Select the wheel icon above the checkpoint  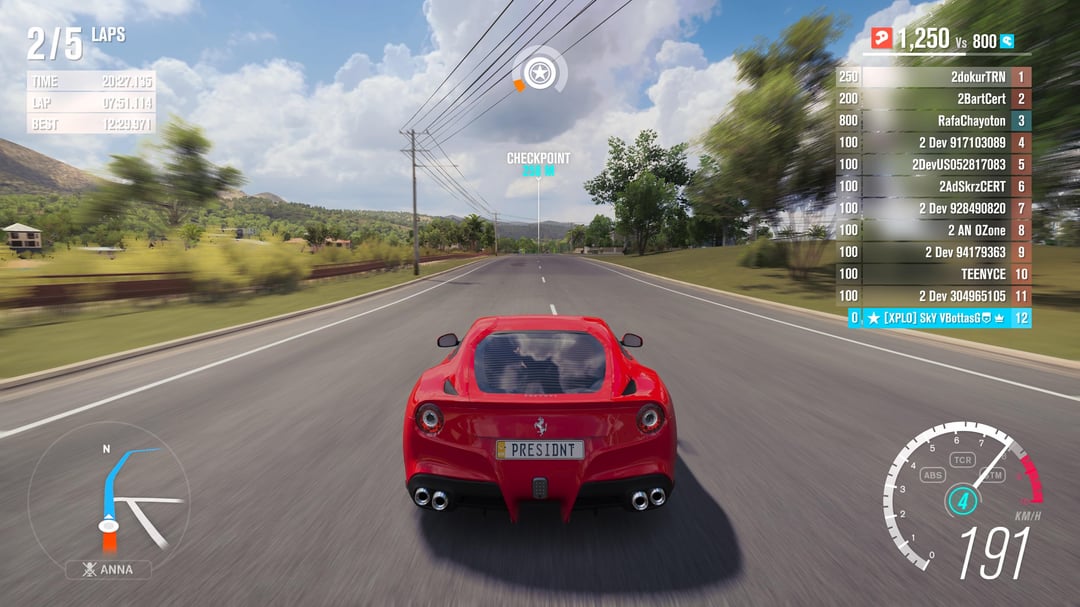pos(540,73)
